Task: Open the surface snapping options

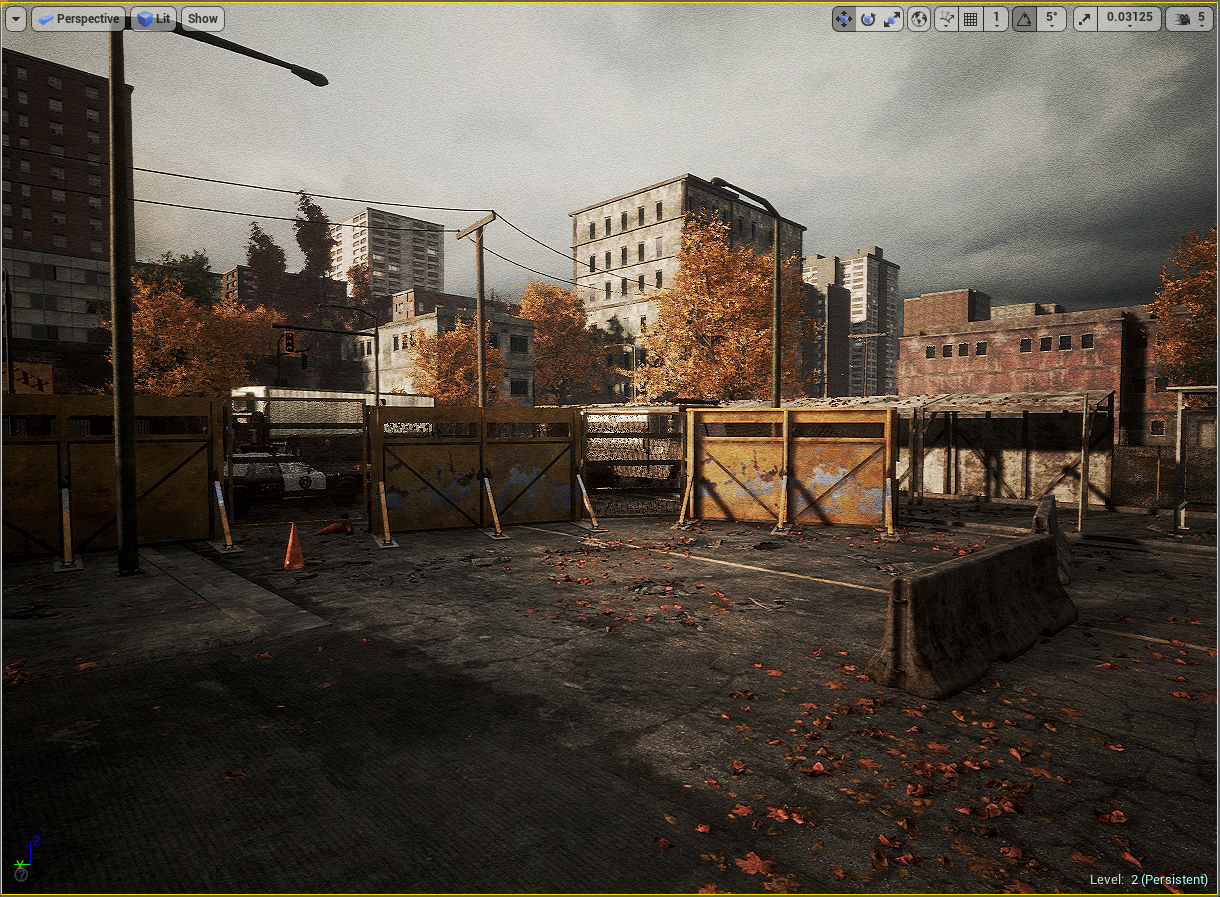Action: 946,19
